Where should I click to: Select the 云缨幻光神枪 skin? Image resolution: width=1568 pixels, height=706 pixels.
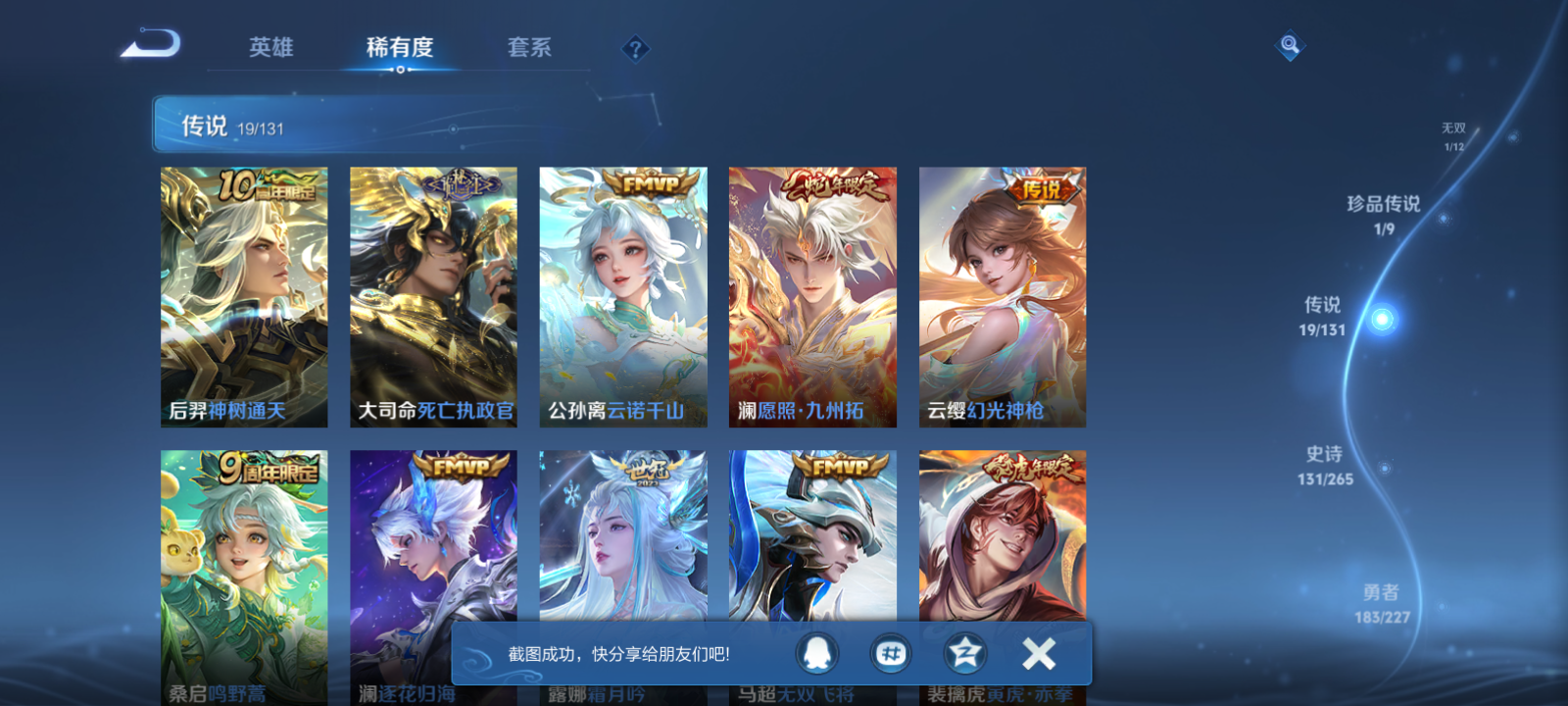pyautogui.click(x=1004, y=296)
